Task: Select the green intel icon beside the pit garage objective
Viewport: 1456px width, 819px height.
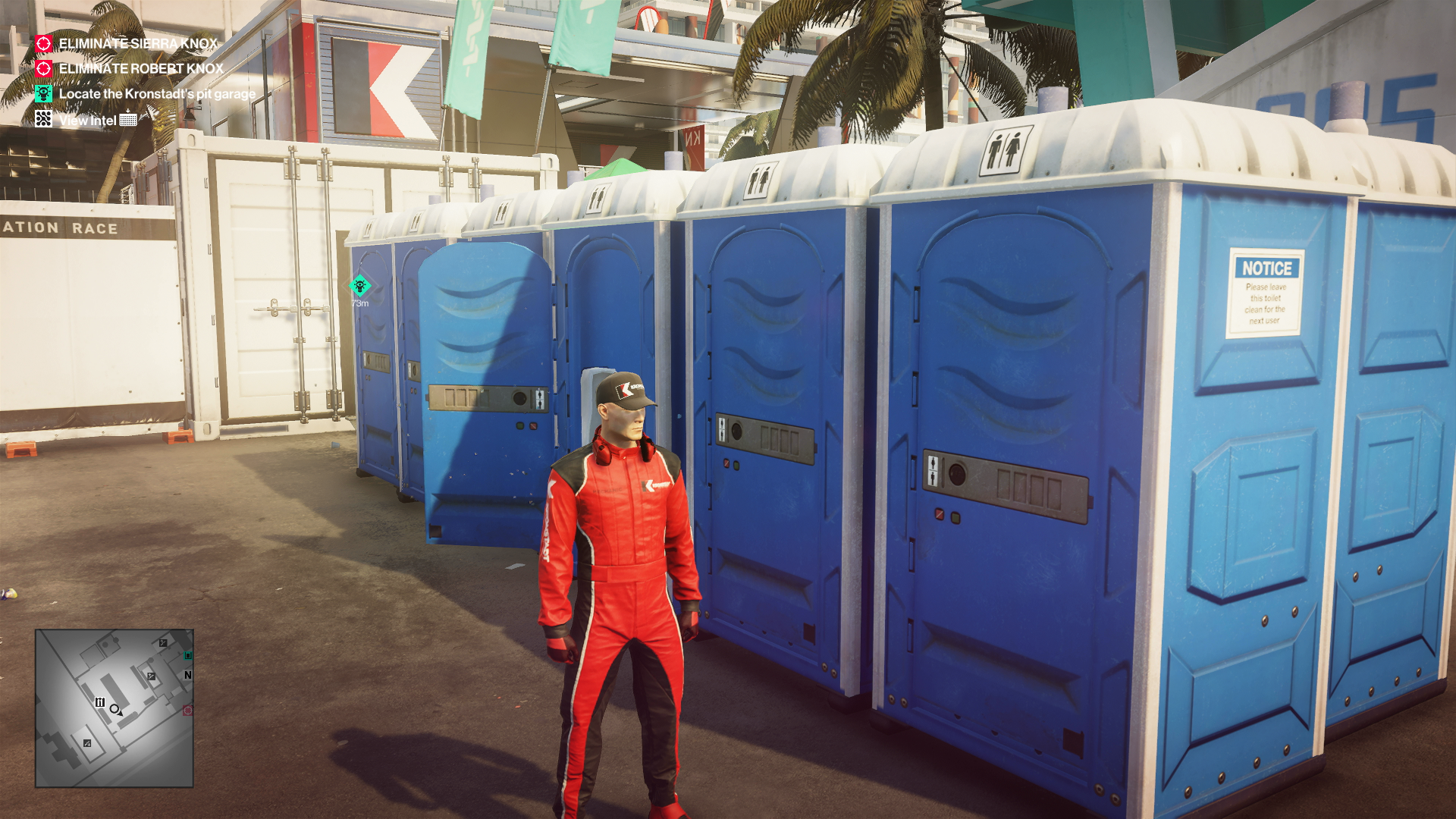Action: 43,93
